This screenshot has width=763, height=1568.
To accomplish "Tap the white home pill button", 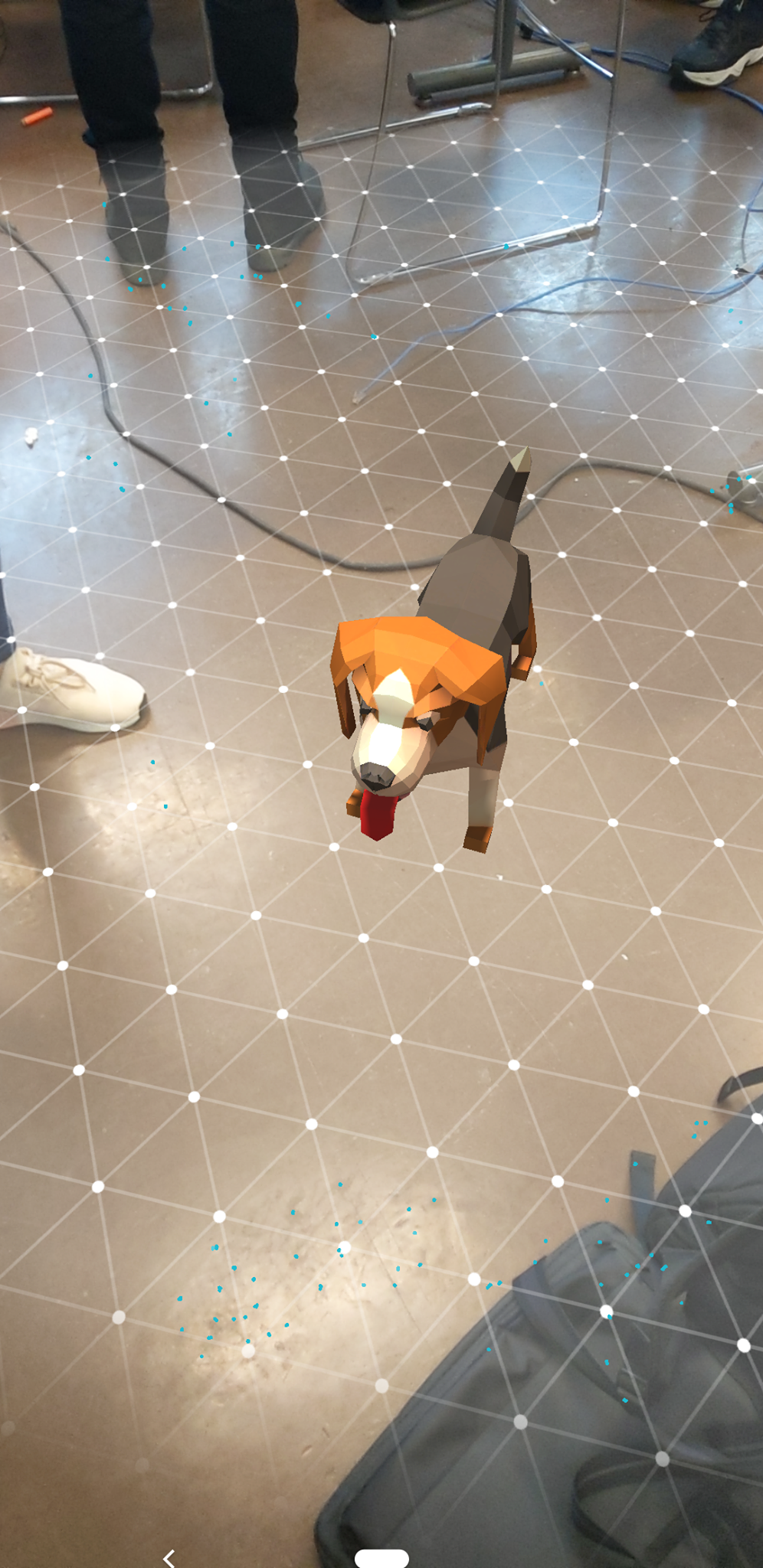I will coord(381,1557).
